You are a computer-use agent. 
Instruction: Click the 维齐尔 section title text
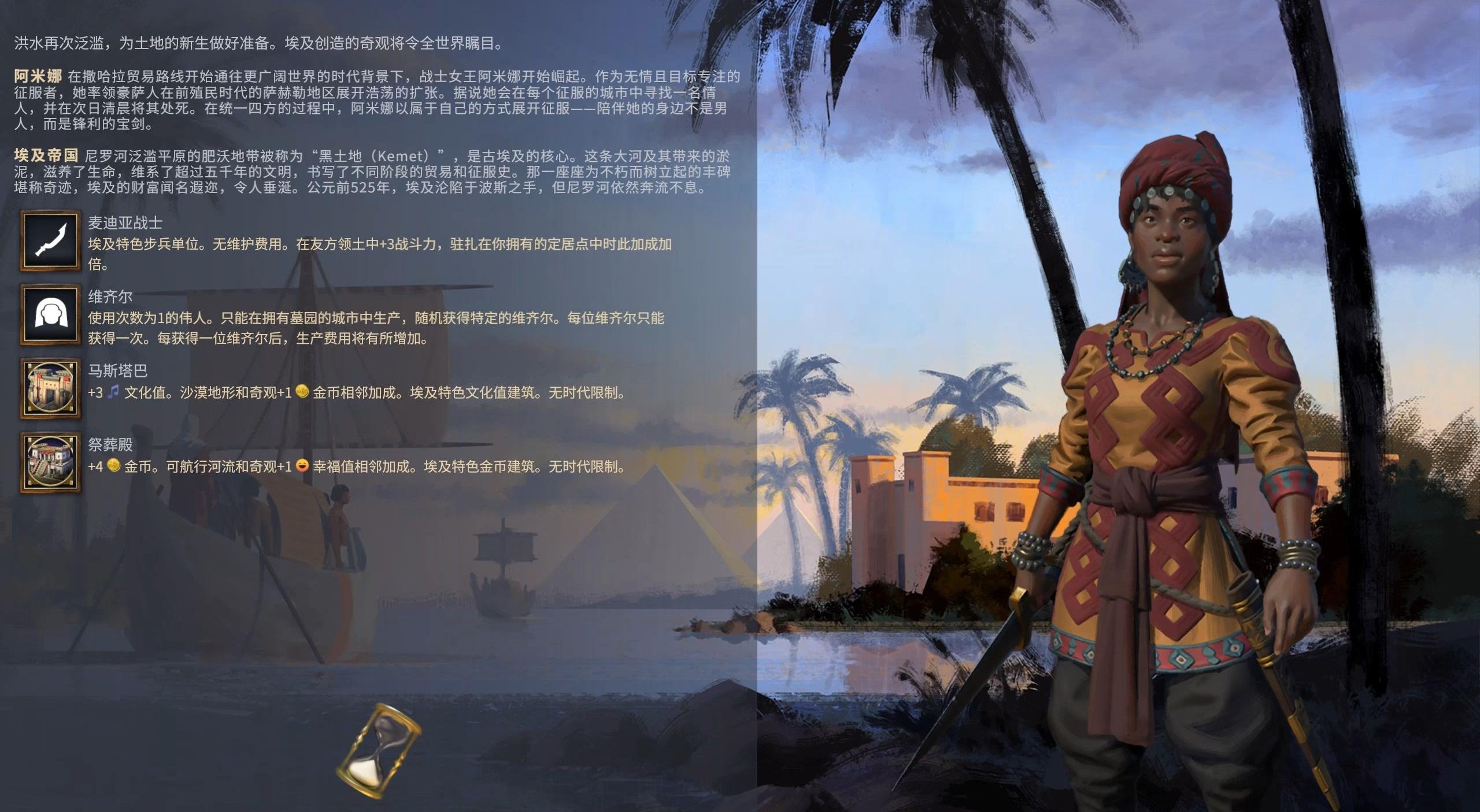click(x=110, y=296)
